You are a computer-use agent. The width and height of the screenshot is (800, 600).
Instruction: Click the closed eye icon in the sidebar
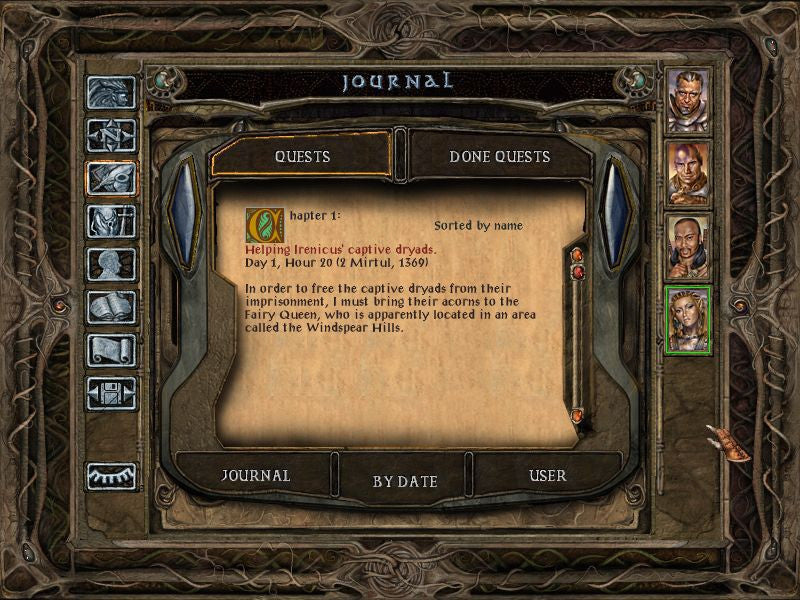(111, 476)
